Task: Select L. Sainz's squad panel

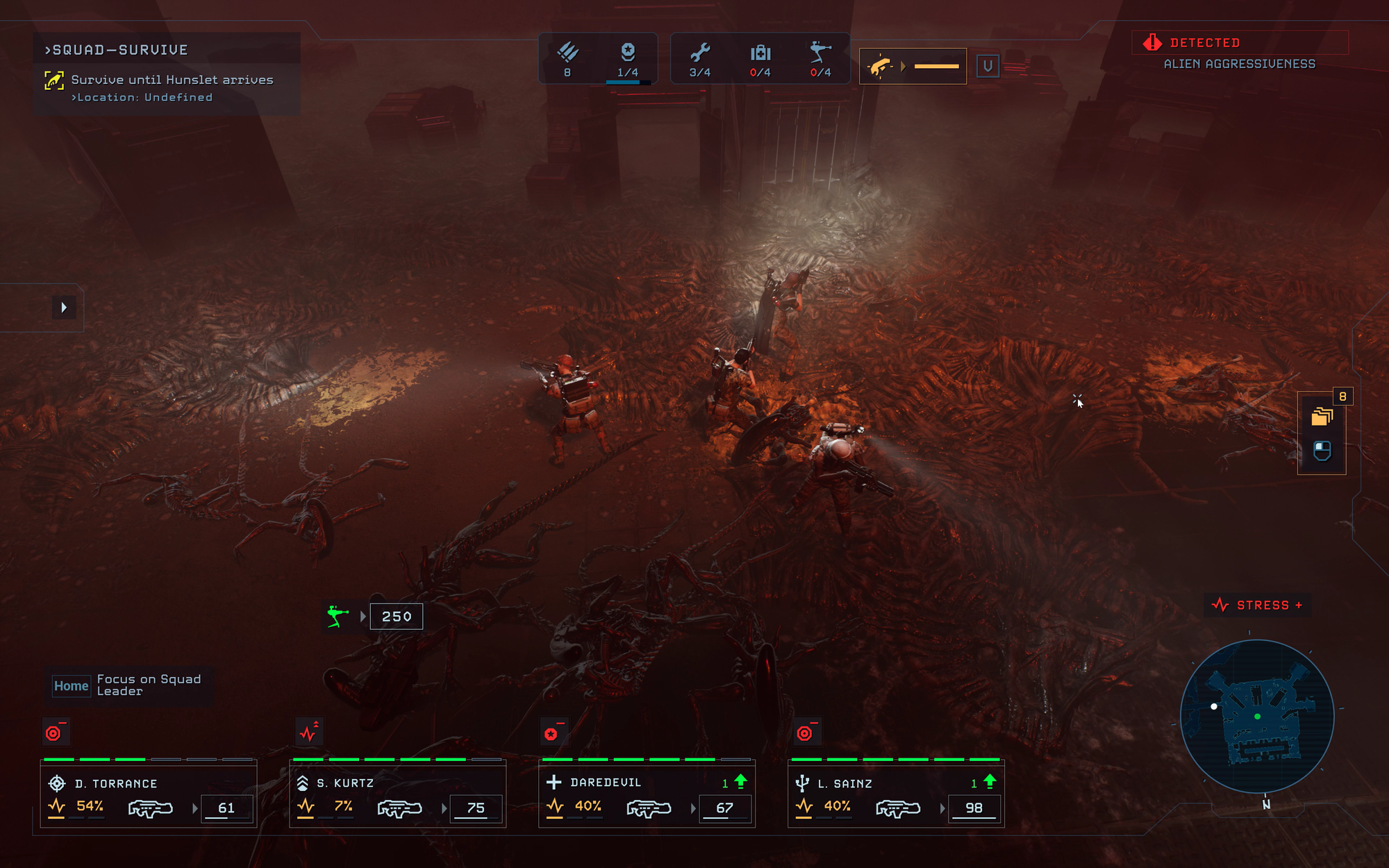Action: [x=896, y=794]
